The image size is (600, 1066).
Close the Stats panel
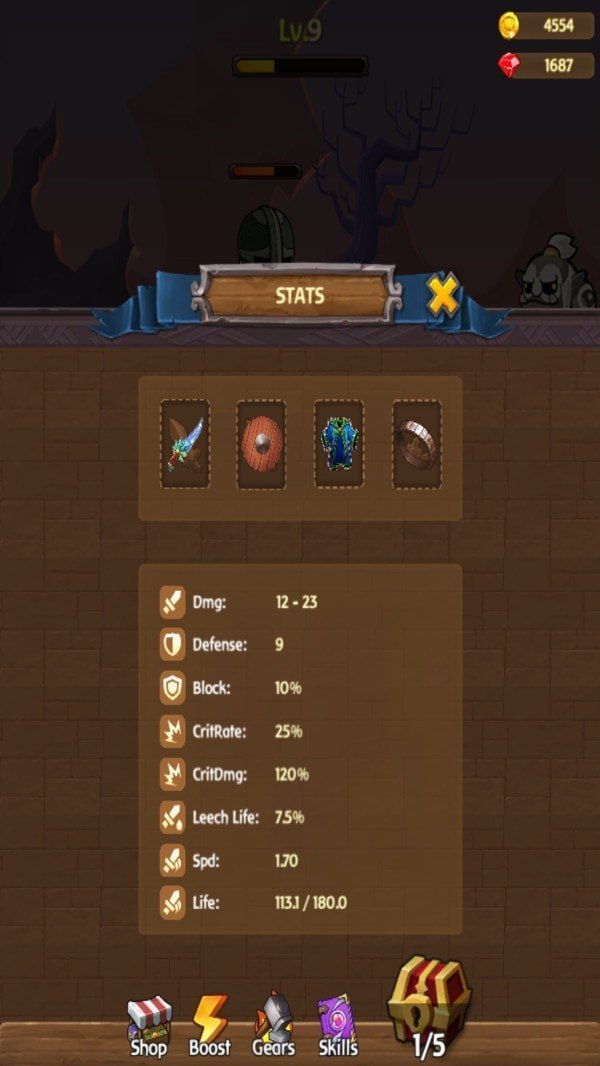click(x=443, y=294)
